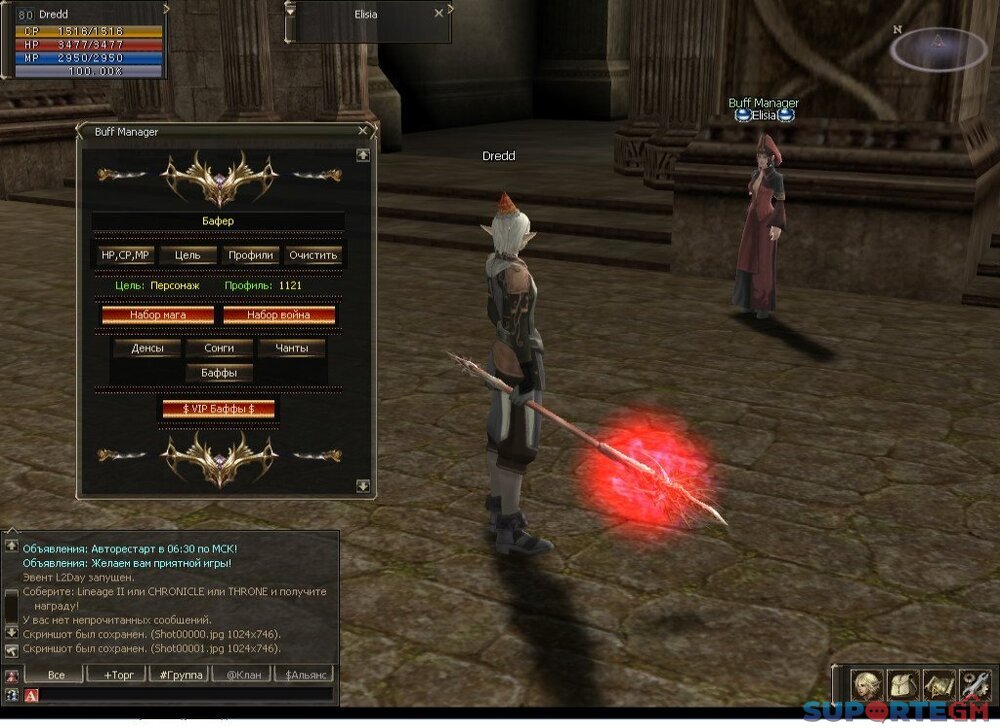Close the Buff Manager window
Screen dimensions: 1000x728
(x=362, y=131)
